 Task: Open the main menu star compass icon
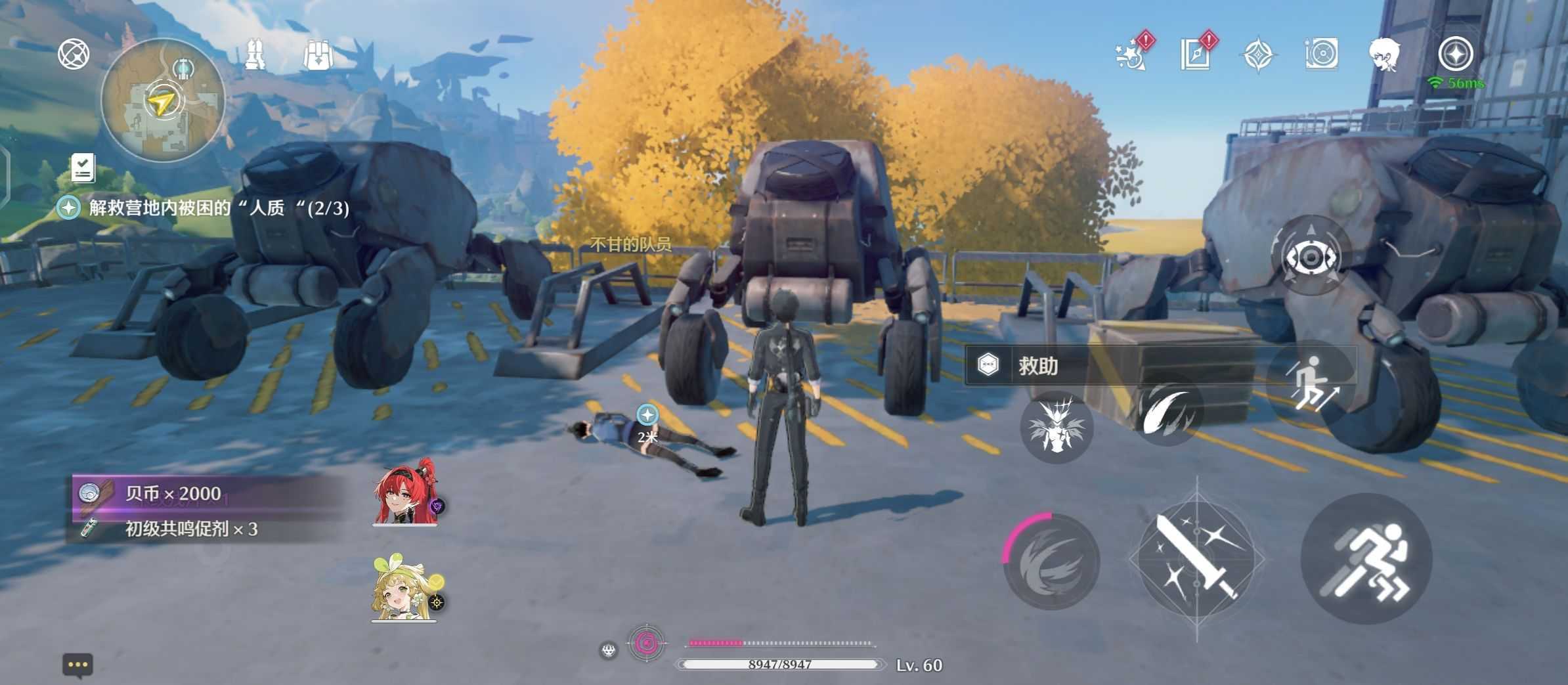pyautogui.click(x=1455, y=54)
